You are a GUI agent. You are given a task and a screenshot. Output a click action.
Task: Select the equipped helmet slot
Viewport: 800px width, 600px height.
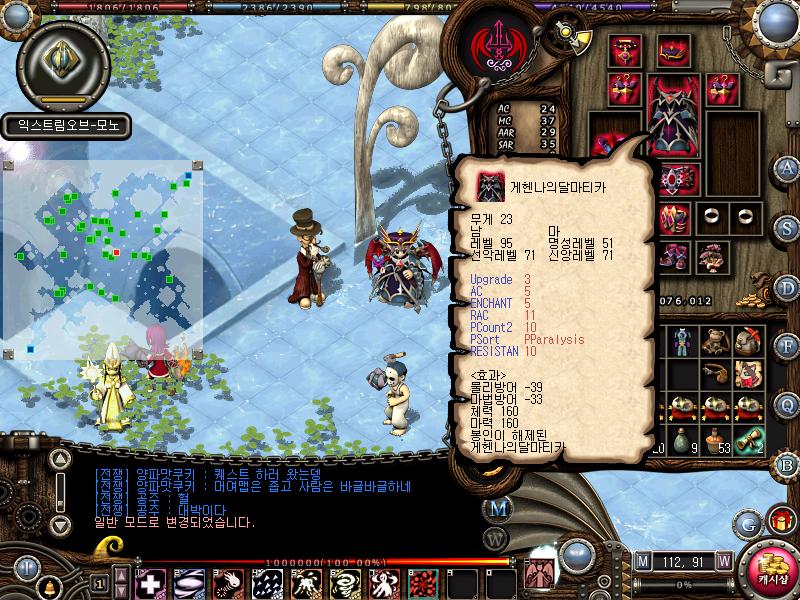tap(671, 50)
